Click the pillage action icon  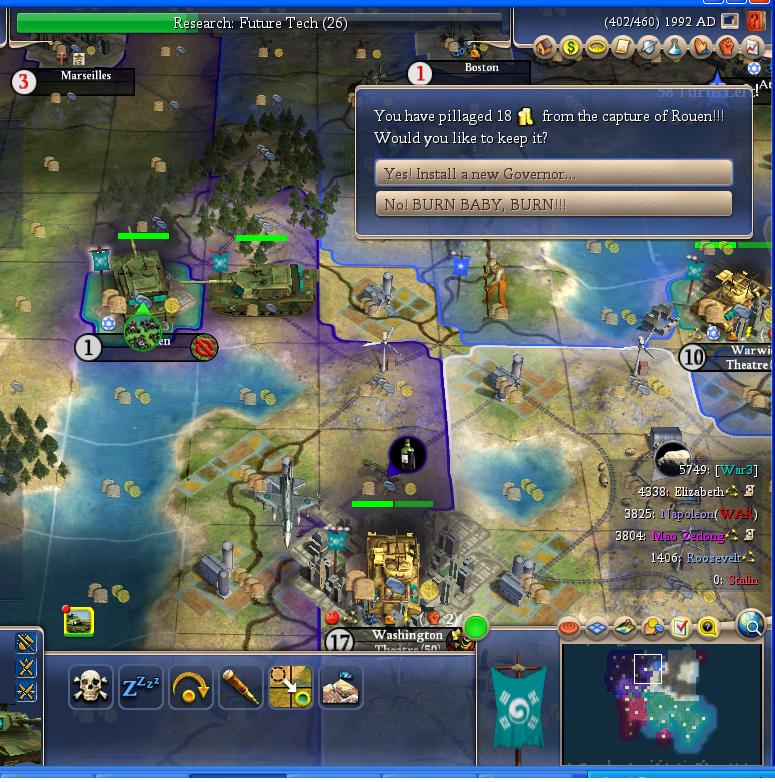pyautogui.click(x=340, y=687)
